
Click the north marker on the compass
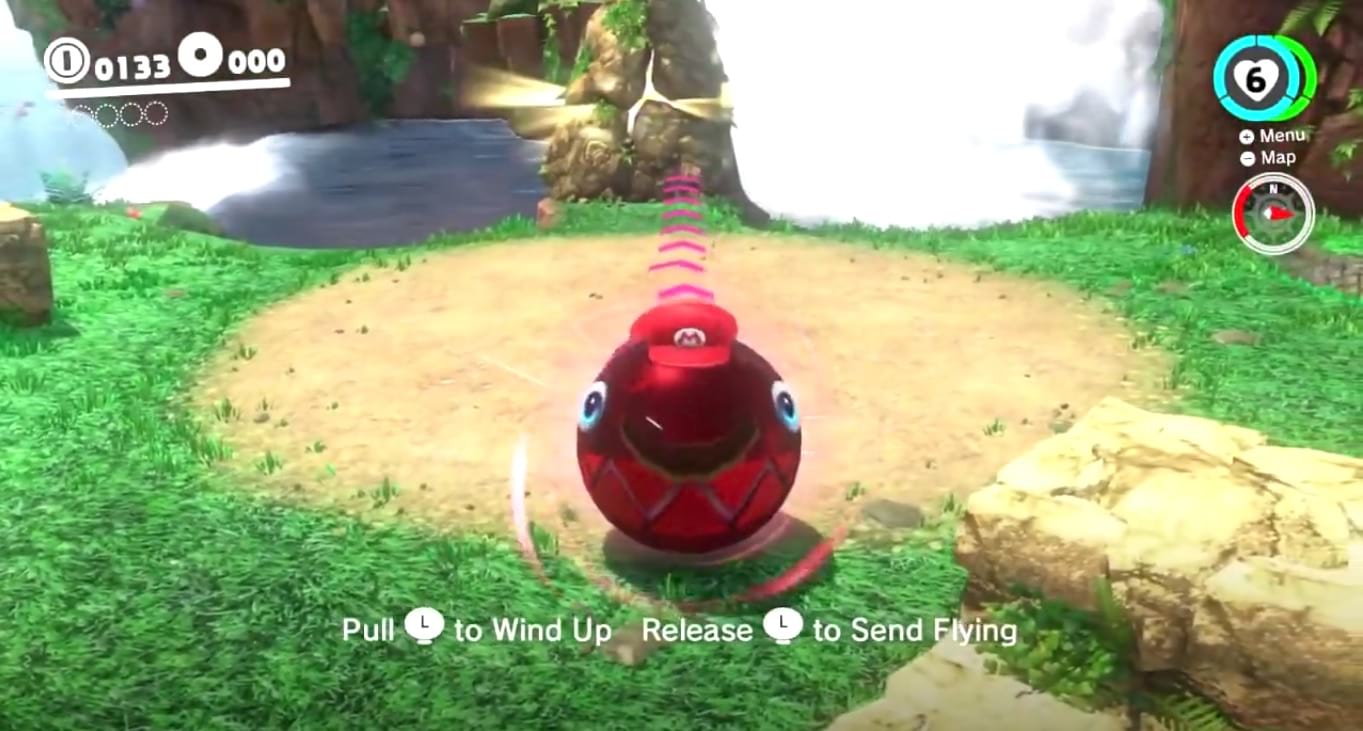[1273, 188]
